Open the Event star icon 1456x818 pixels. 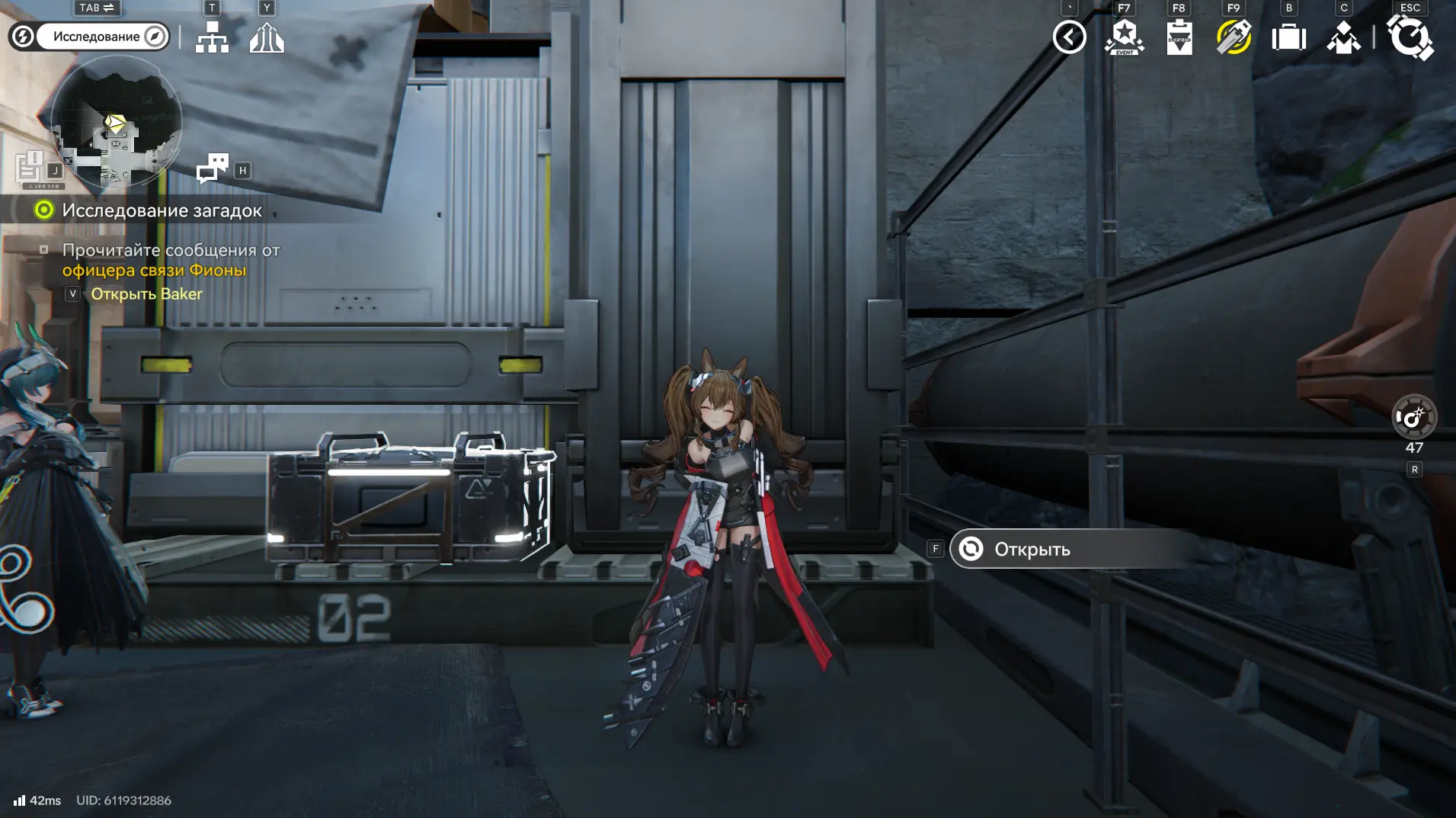(1124, 37)
